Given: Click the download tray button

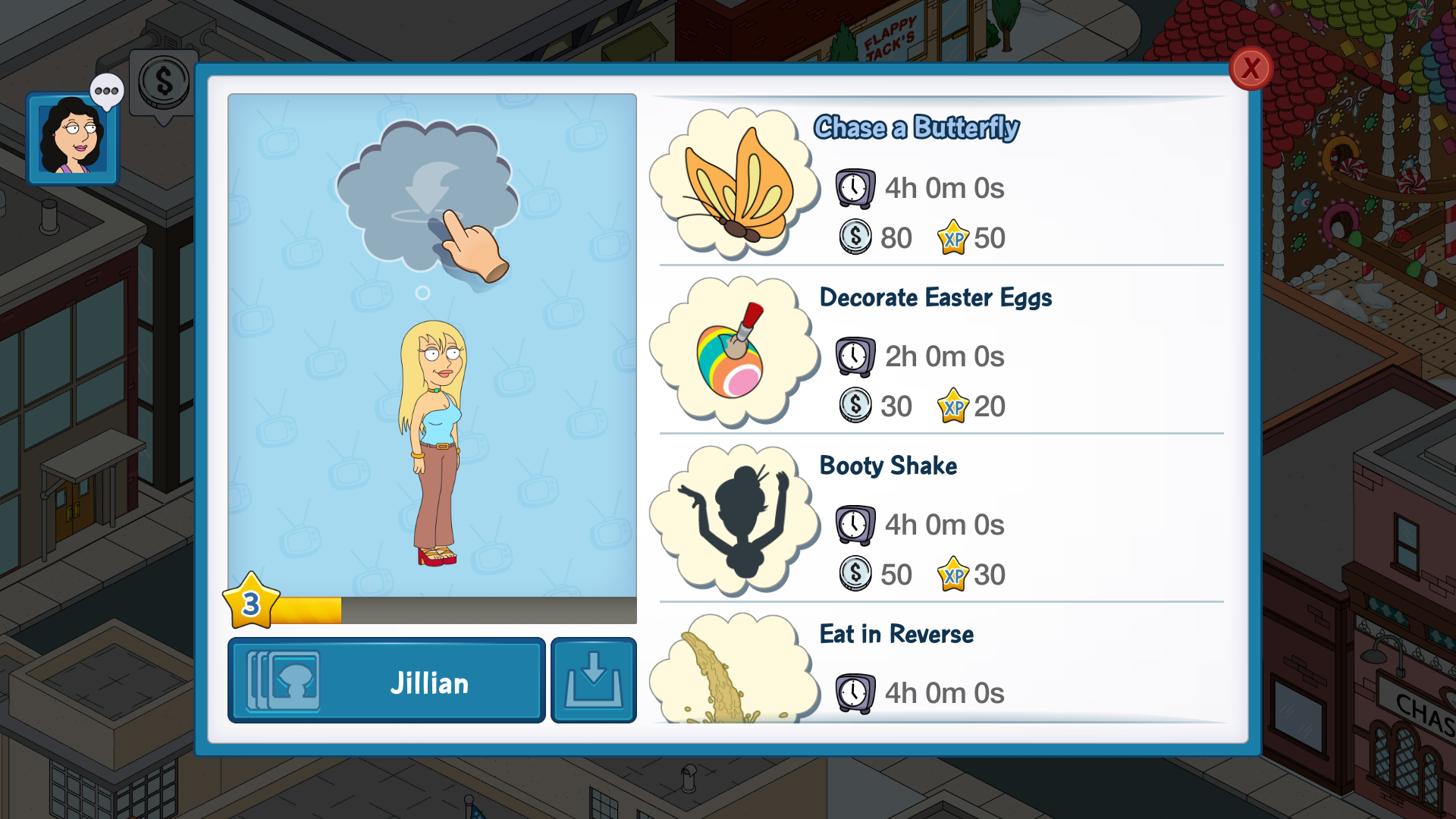Looking at the screenshot, I should coord(593,680).
